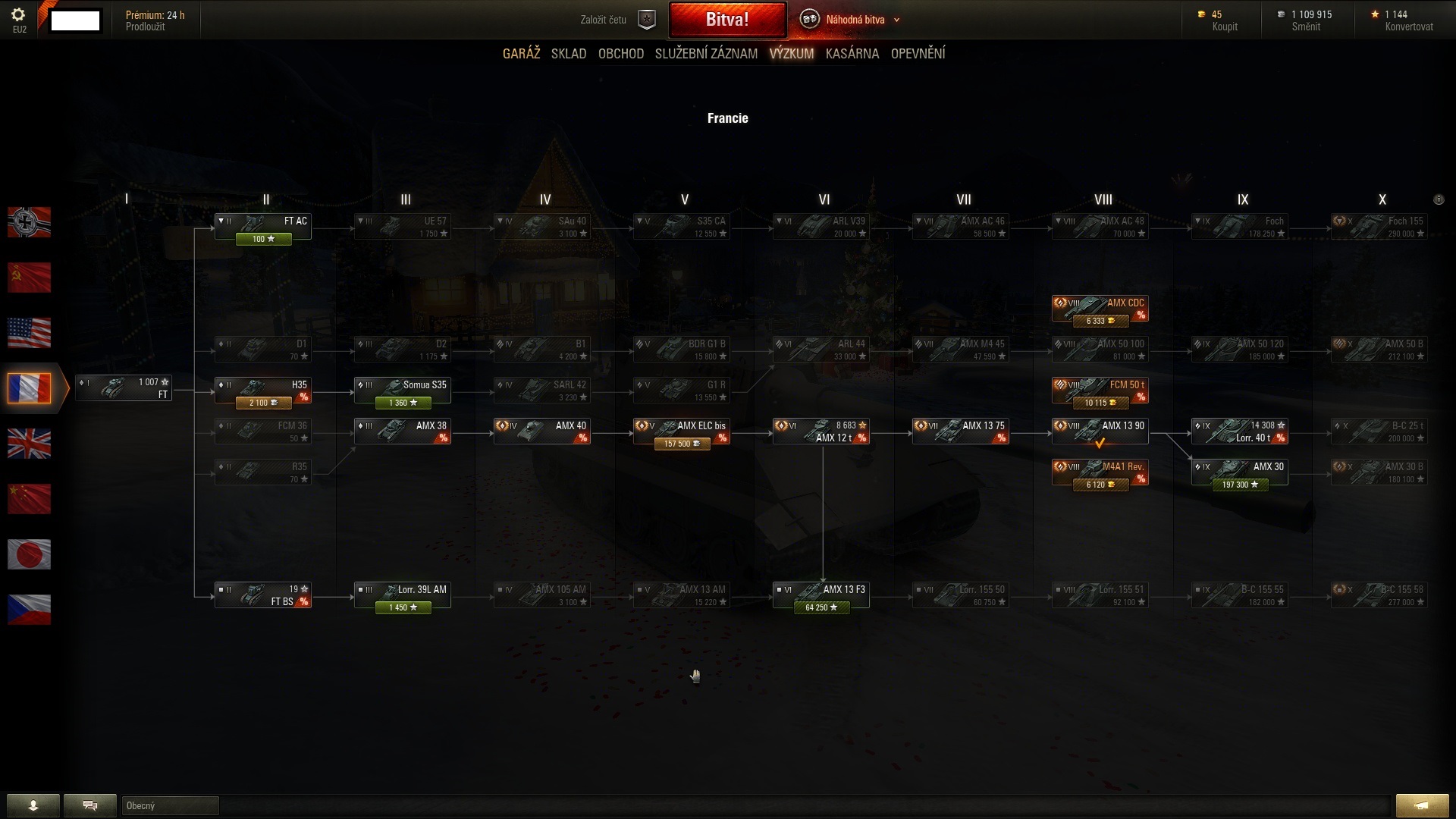
Task: Select the Japanese nation flag
Action: pos(30,554)
